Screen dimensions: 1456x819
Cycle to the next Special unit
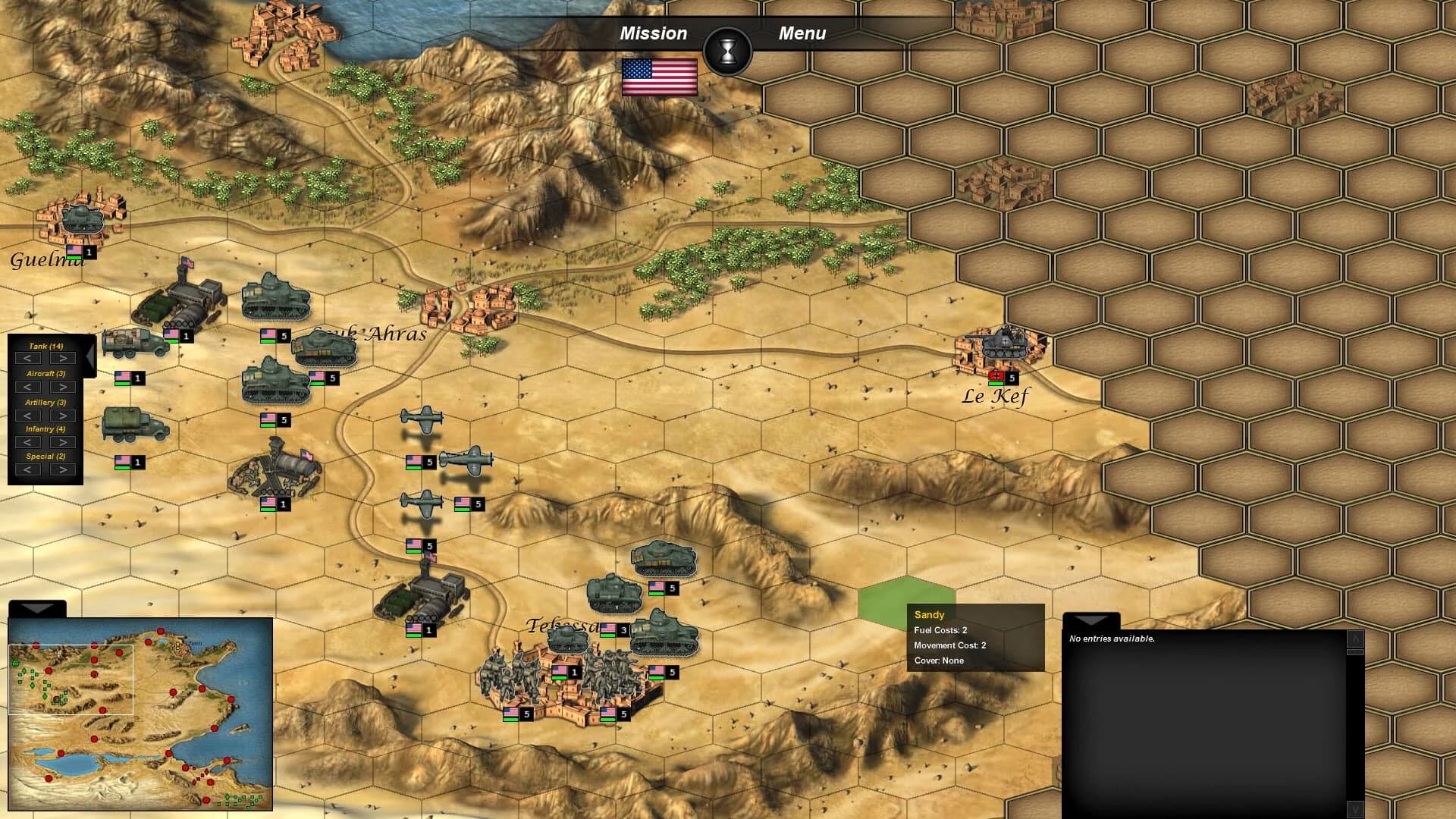click(64, 469)
